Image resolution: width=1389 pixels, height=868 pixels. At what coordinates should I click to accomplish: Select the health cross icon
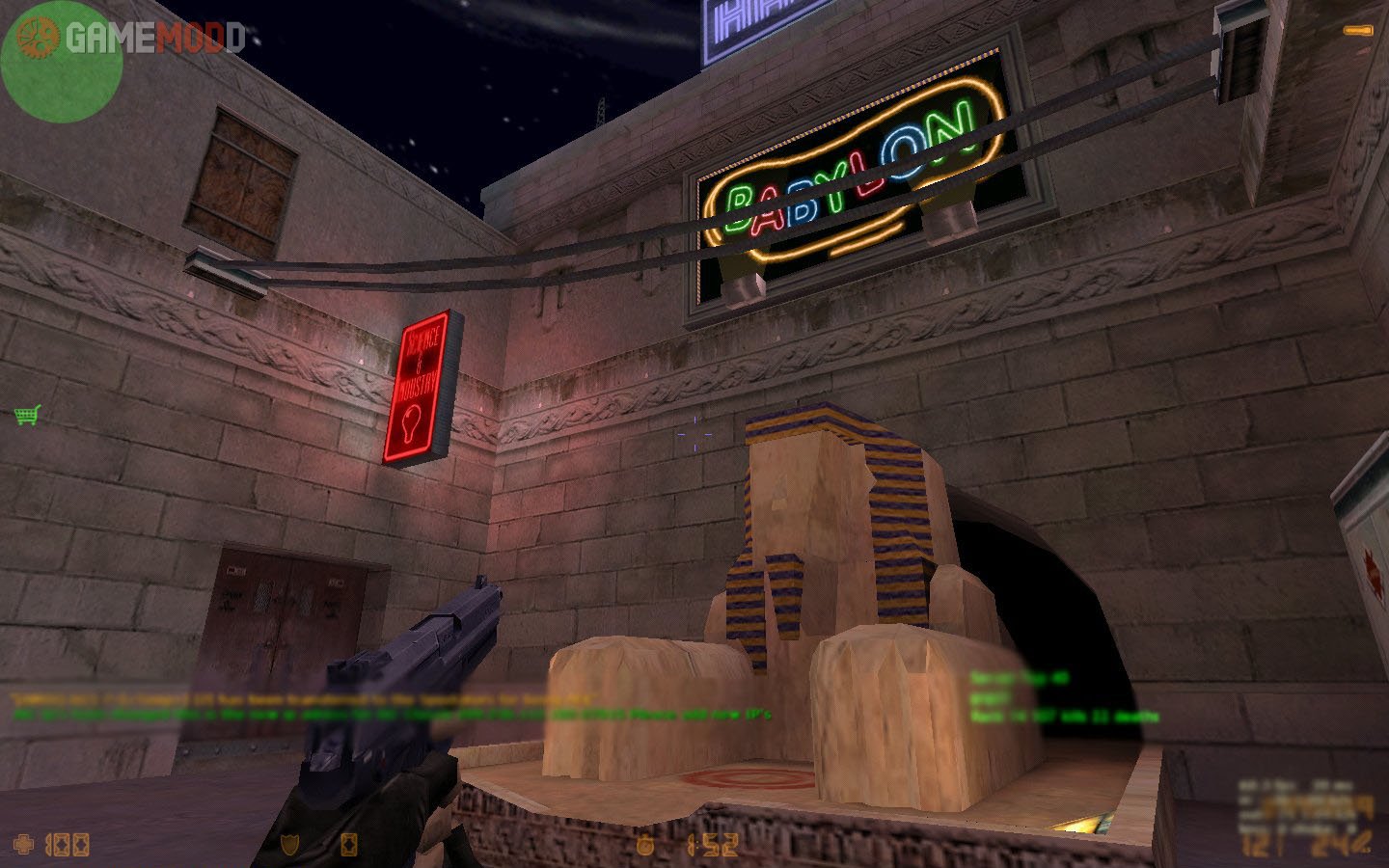coord(23,845)
